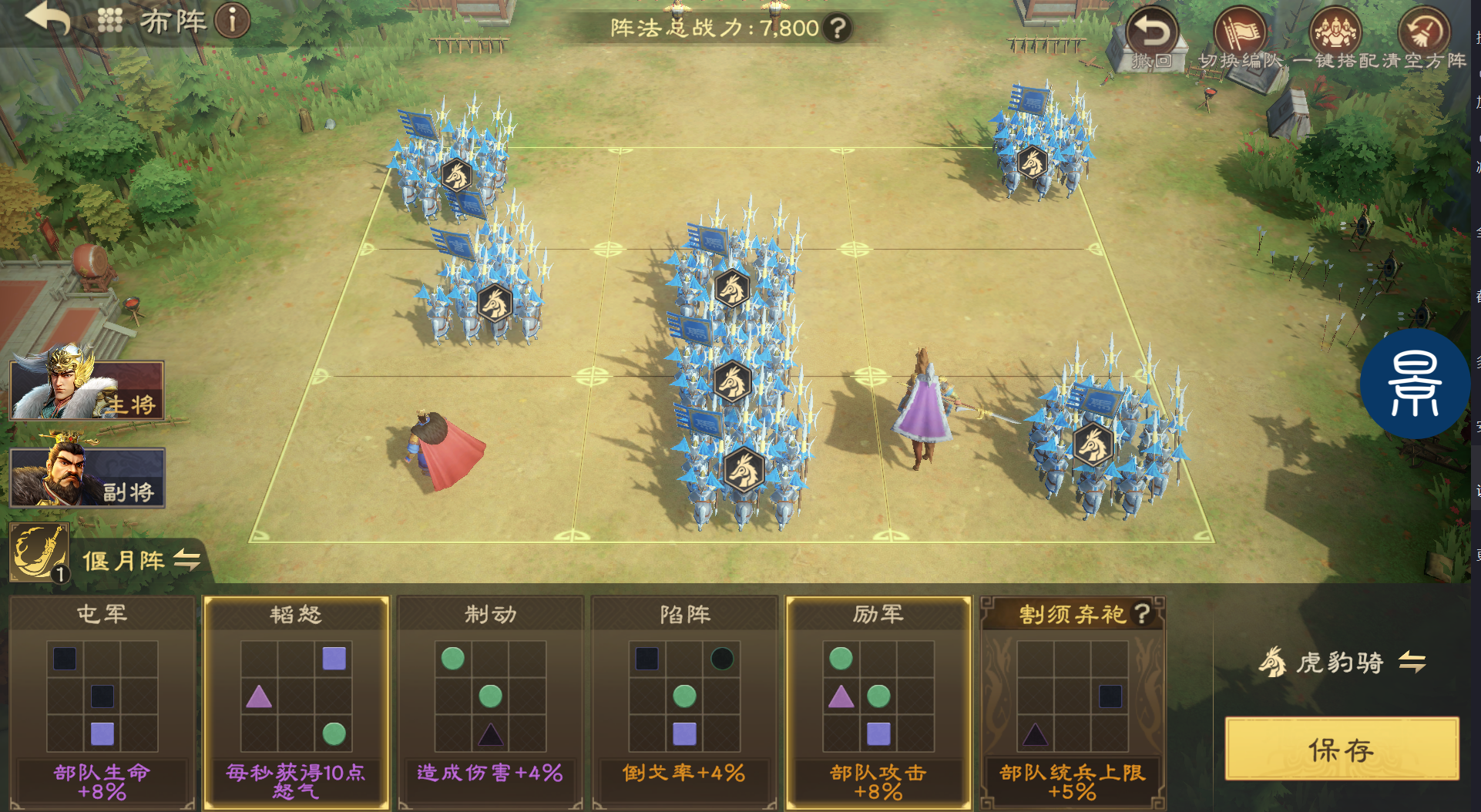Go back with the top-left arrow
This screenshot has width=1481, height=812.
48,20
